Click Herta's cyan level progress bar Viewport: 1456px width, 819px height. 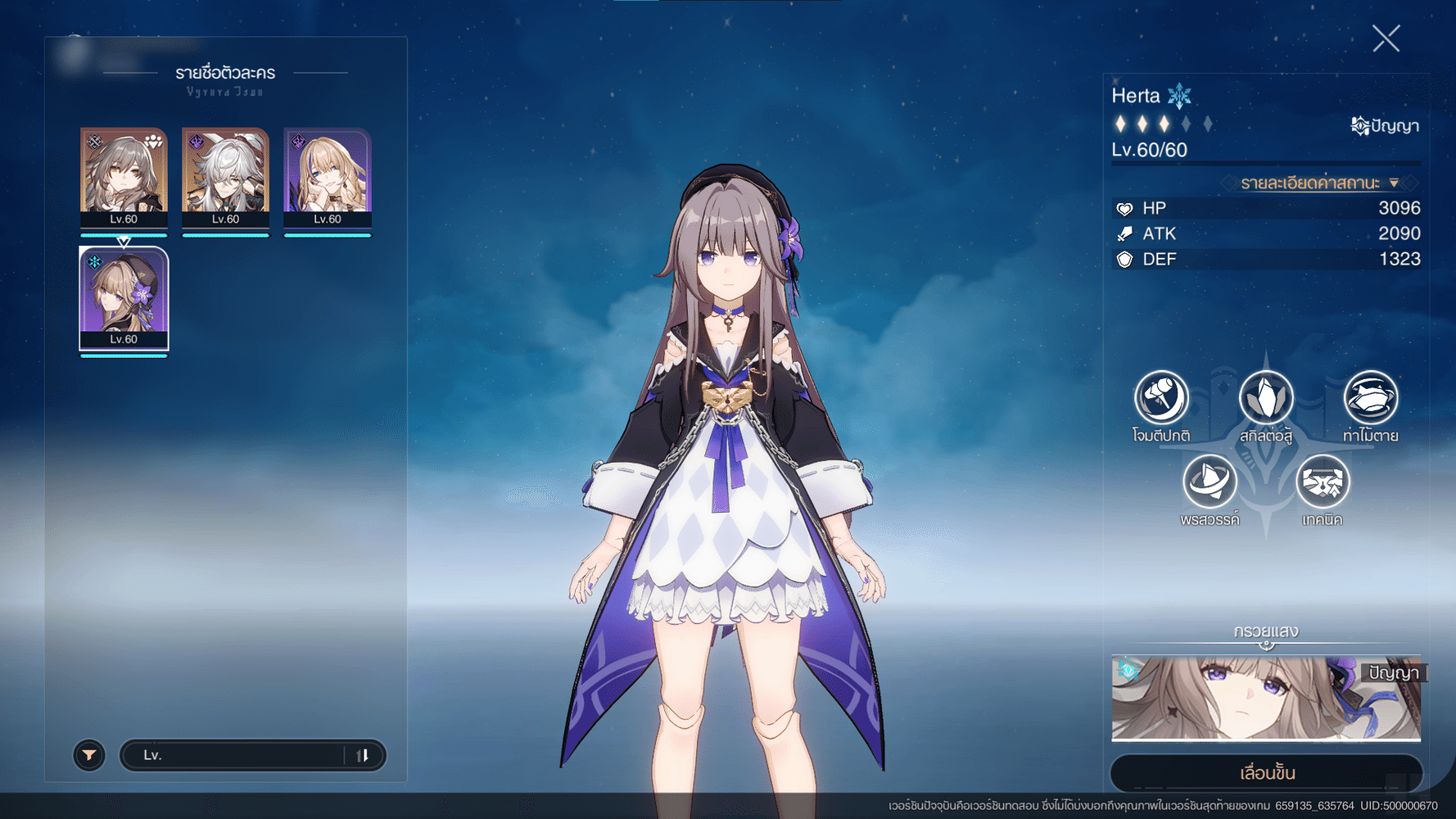coord(124,355)
